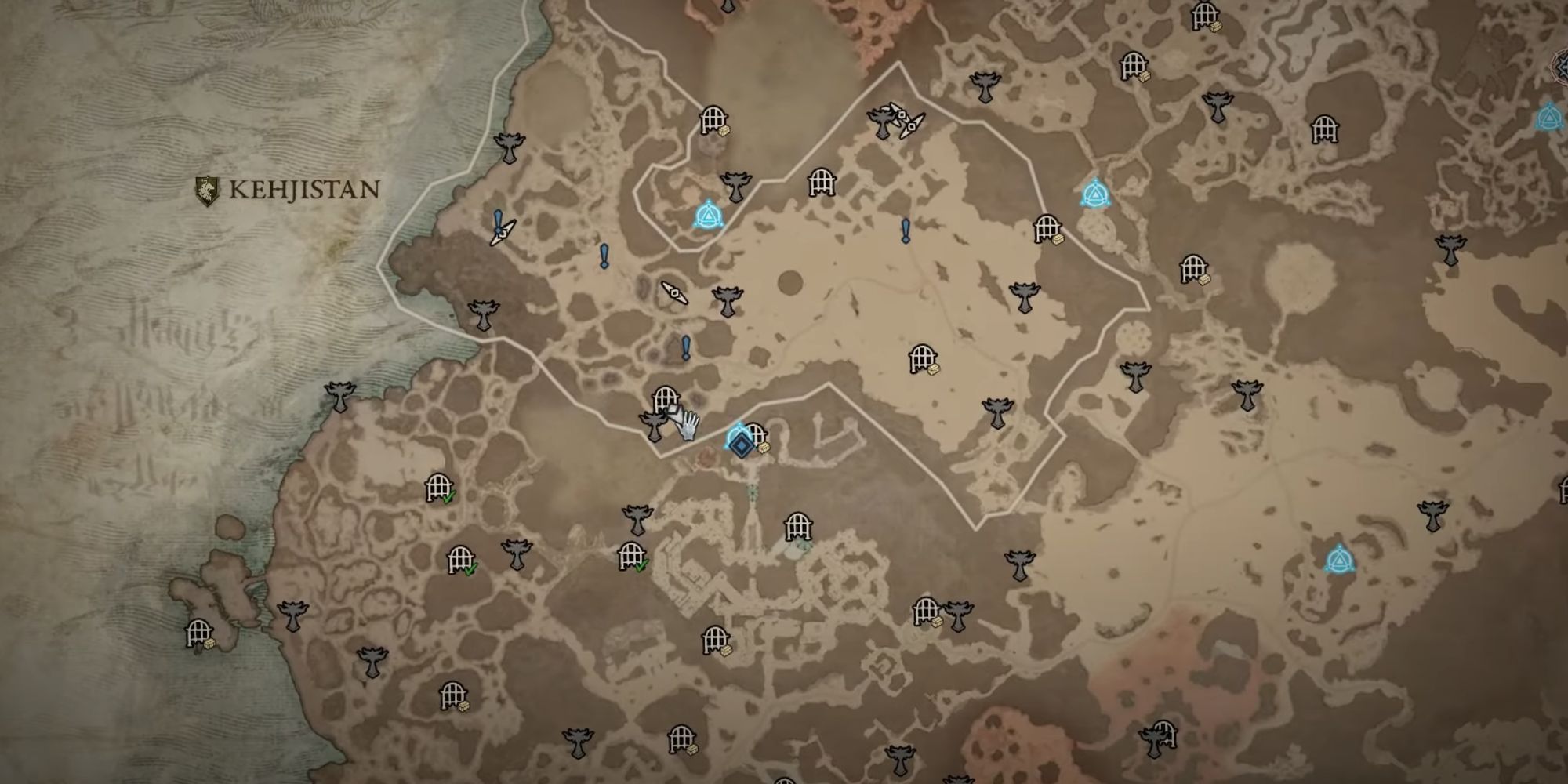The height and width of the screenshot is (784, 1568).
Task: Click the Kehjistan region name label
Action: [x=302, y=188]
